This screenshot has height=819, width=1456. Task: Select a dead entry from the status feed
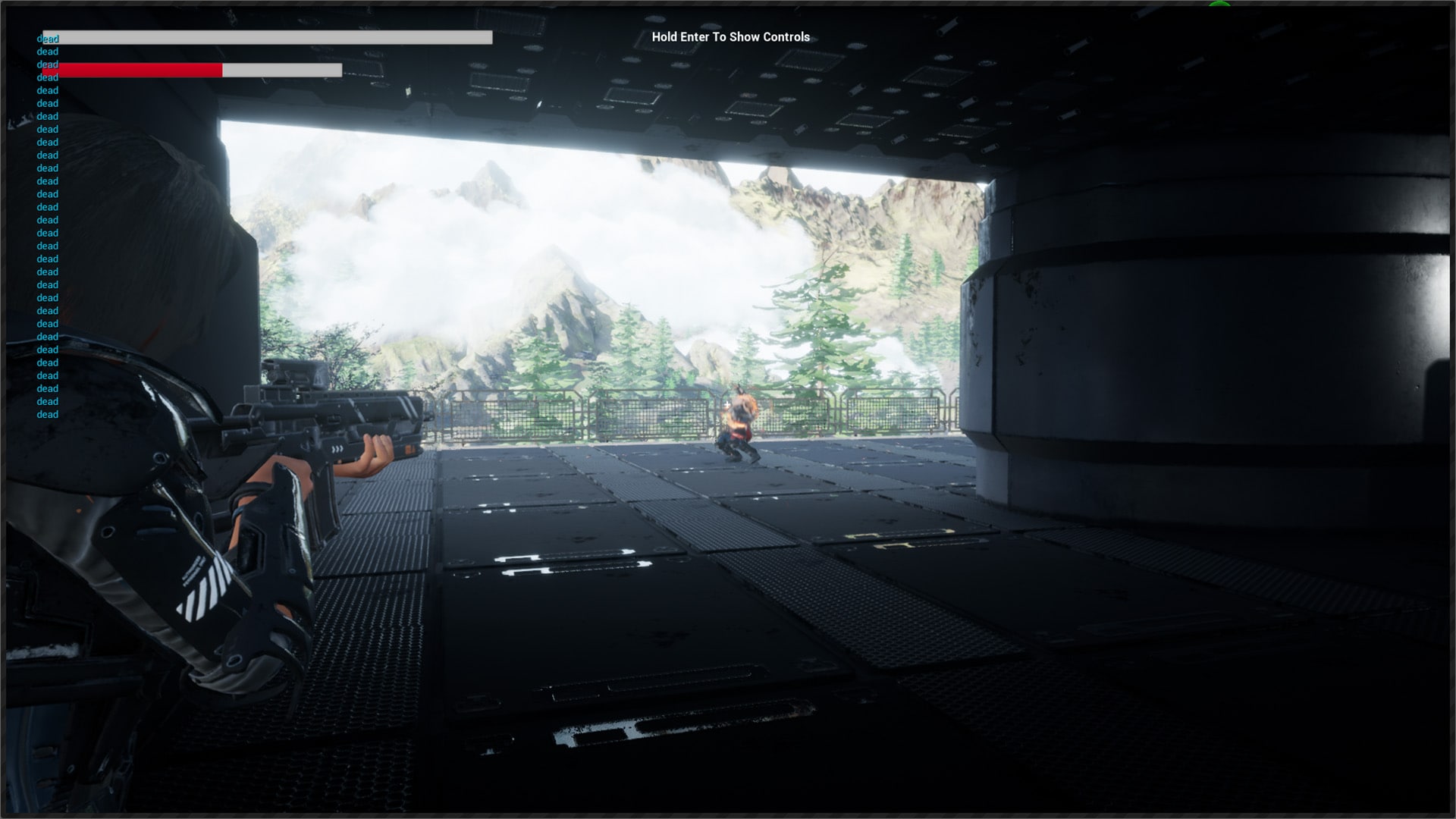[x=47, y=220]
